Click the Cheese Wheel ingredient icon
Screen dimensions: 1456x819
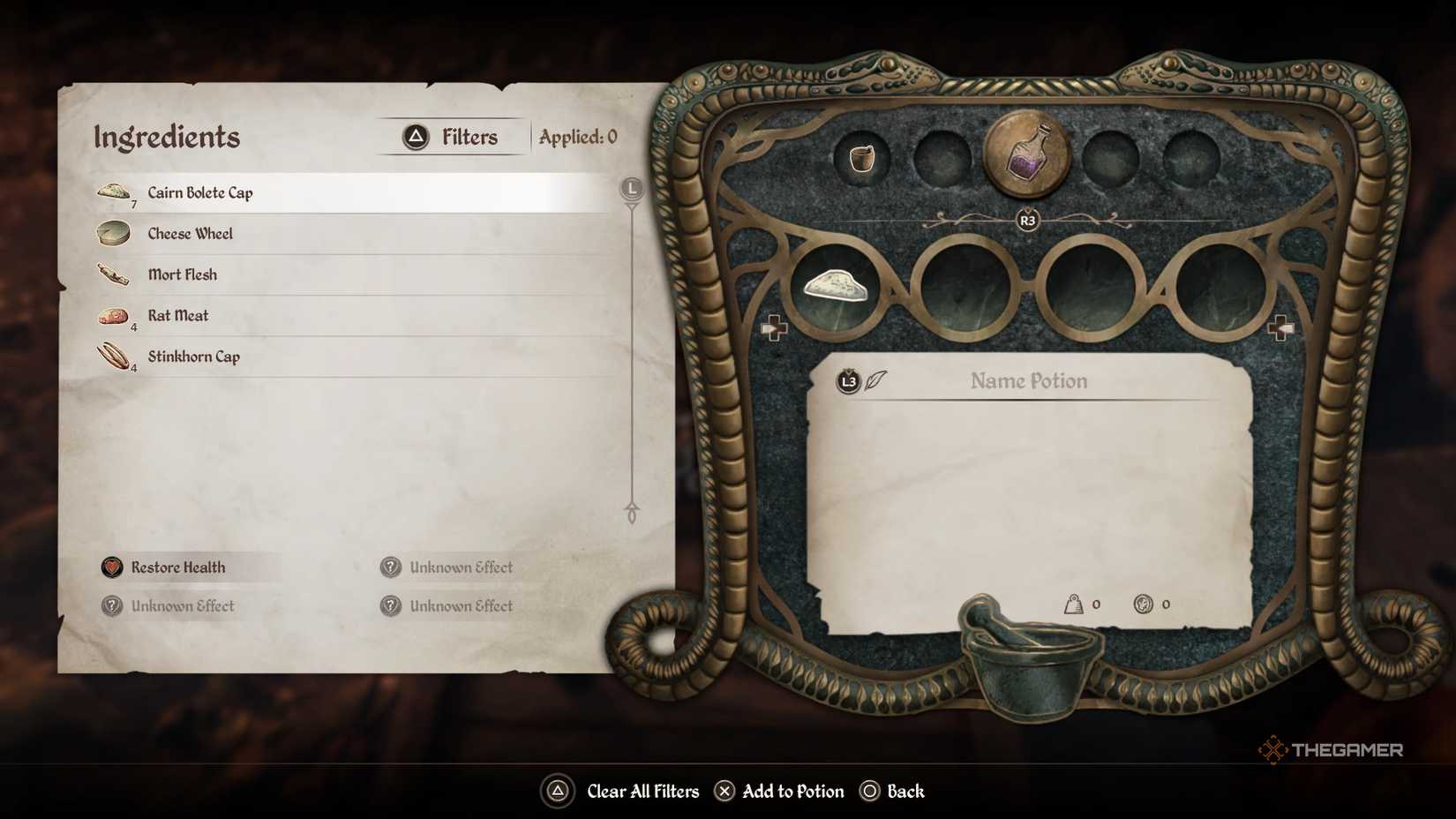(x=116, y=232)
